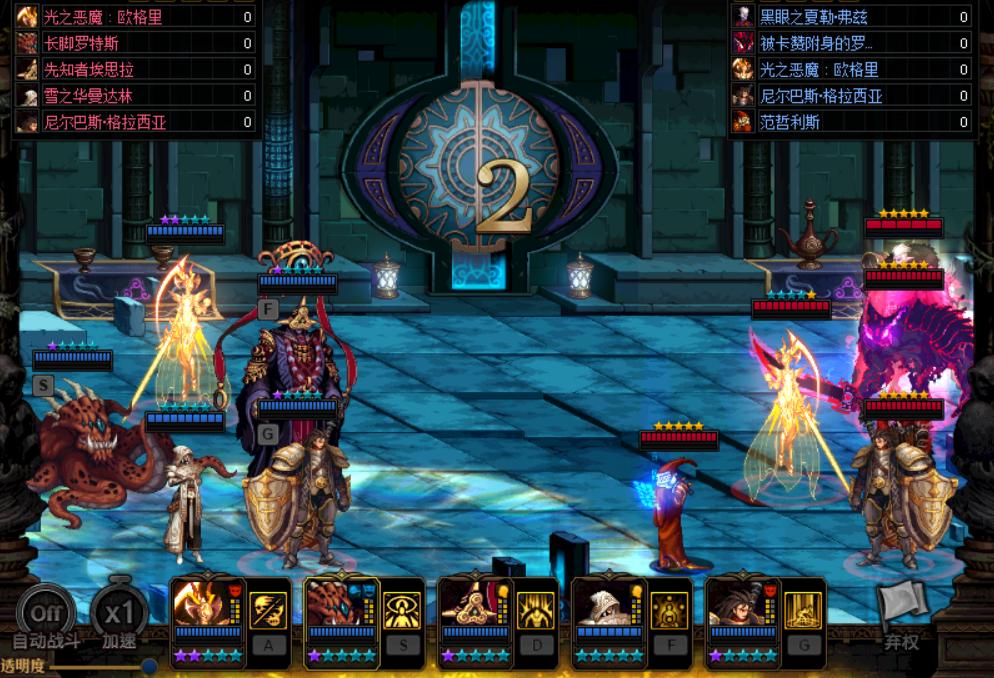This screenshot has height=678, width=994.
Task: Select the red tentacle monster portrait card
Action: 342,603
